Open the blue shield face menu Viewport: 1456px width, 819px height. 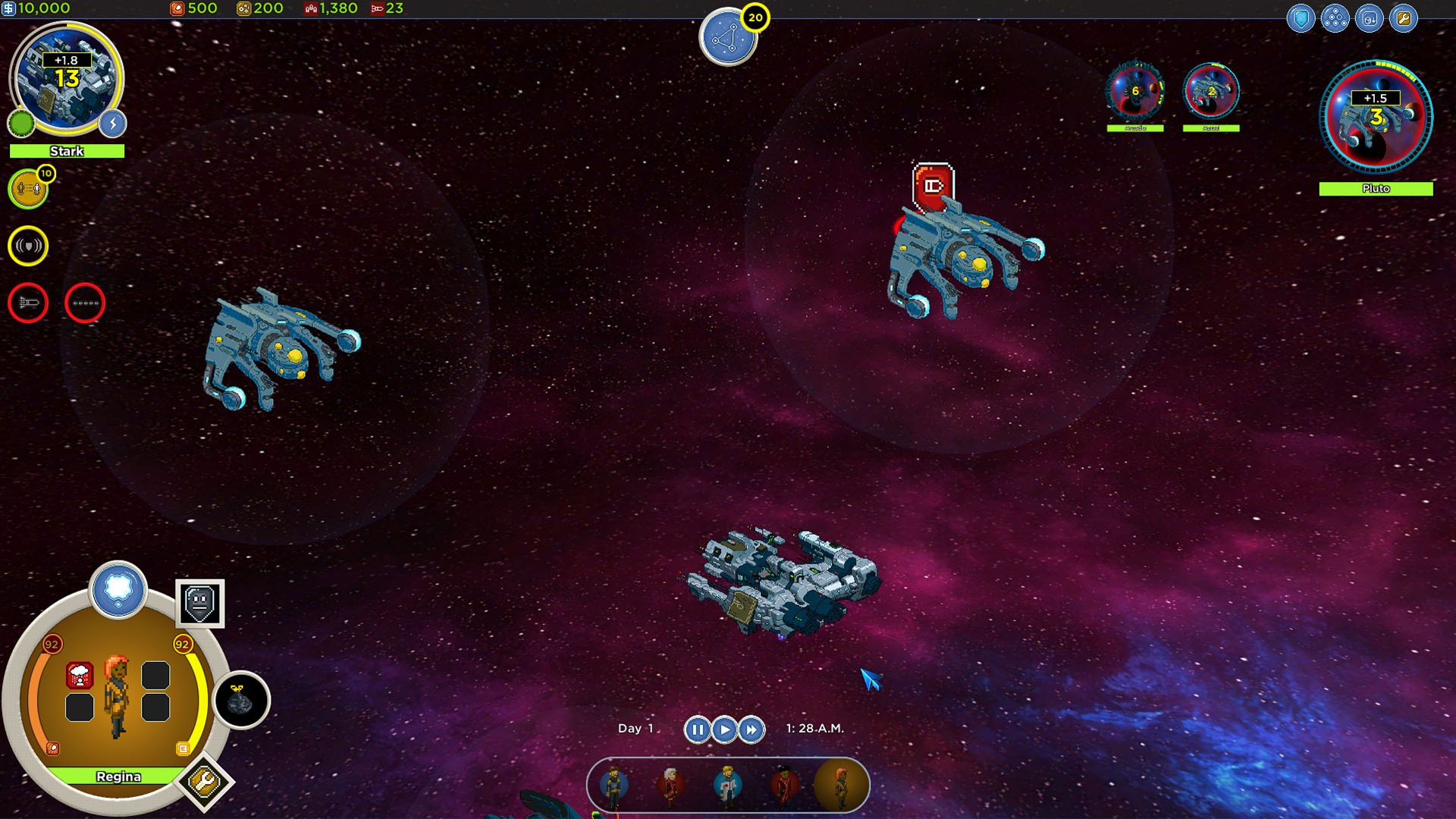(1301, 18)
